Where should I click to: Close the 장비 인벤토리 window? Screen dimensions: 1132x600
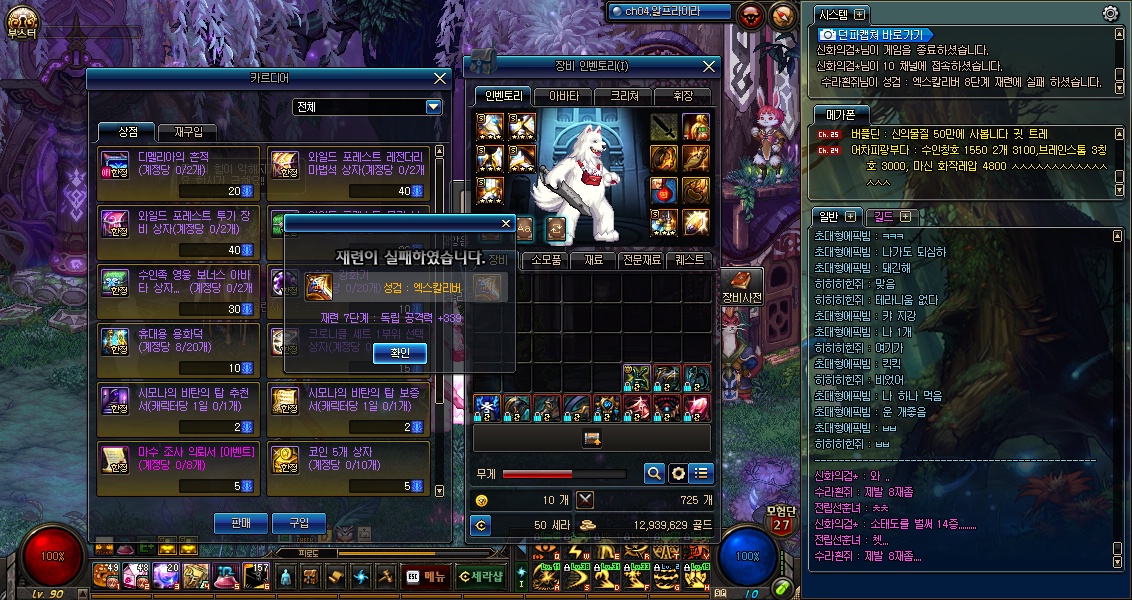pos(710,66)
